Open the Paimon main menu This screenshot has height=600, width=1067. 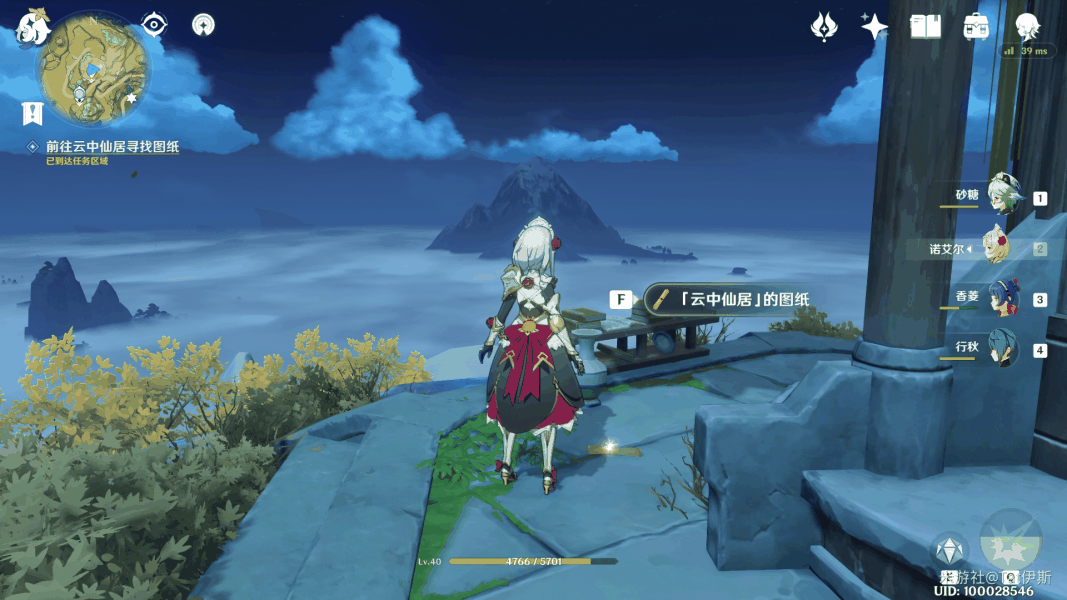[32, 27]
